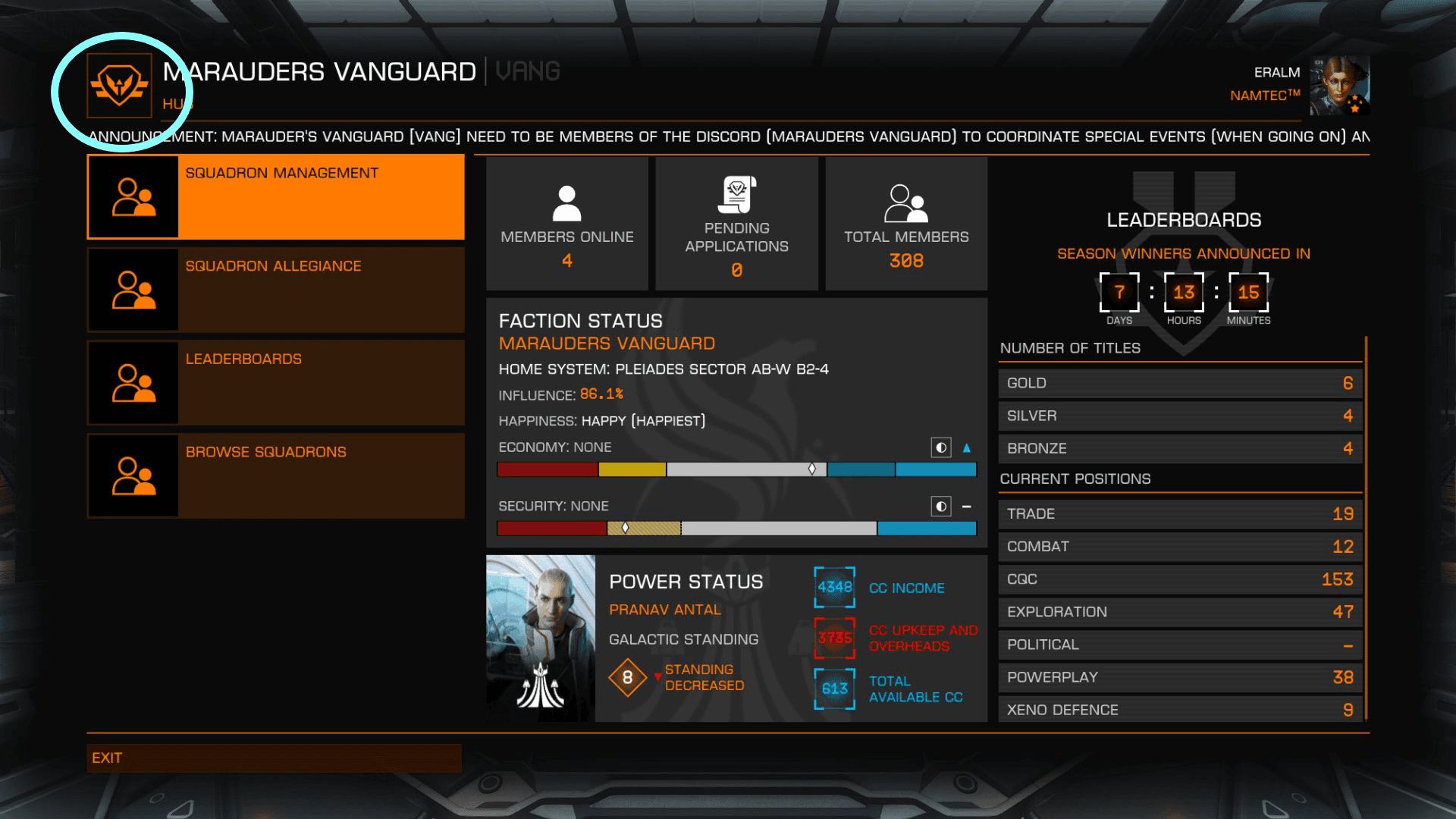Select the Gold titles row
This screenshot has height=819, width=1456.
pos(1180,384)
